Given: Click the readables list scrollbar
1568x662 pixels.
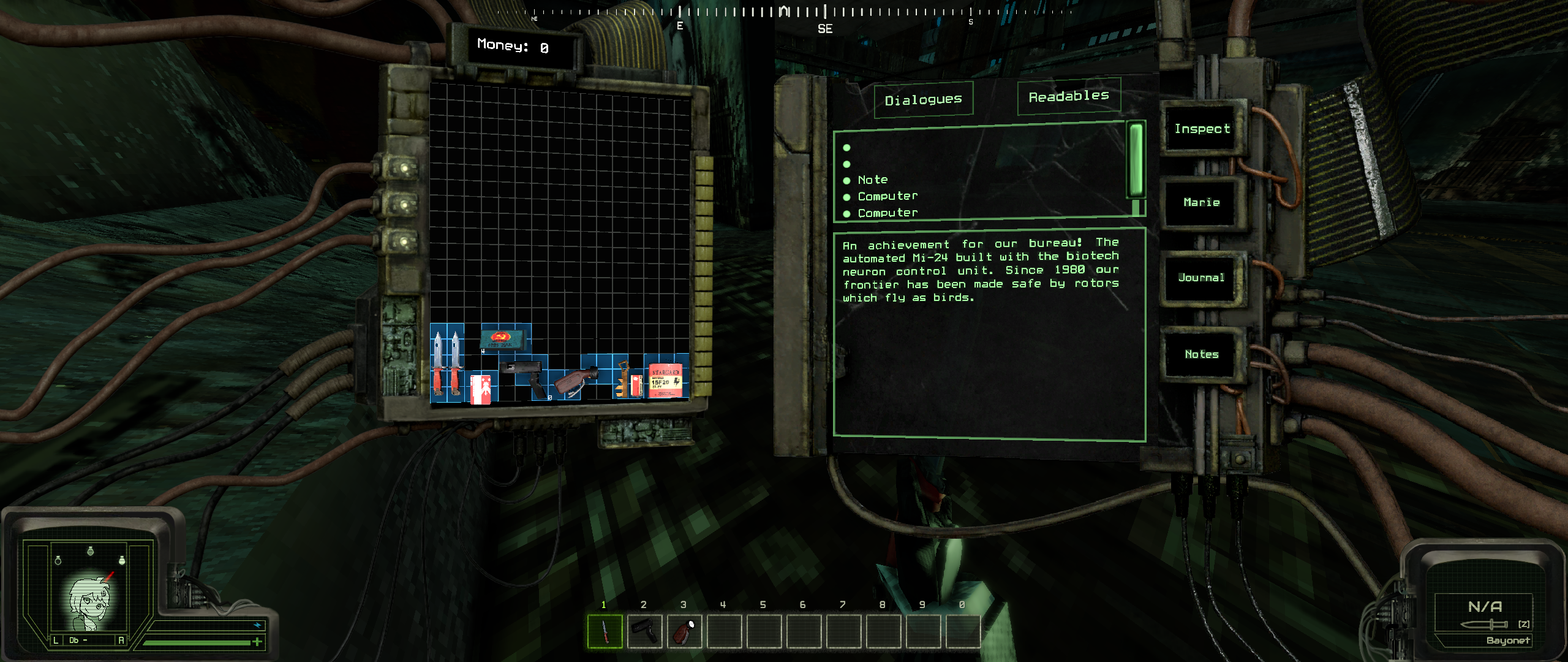Looking at the screenshot, I should (1136, 159).
